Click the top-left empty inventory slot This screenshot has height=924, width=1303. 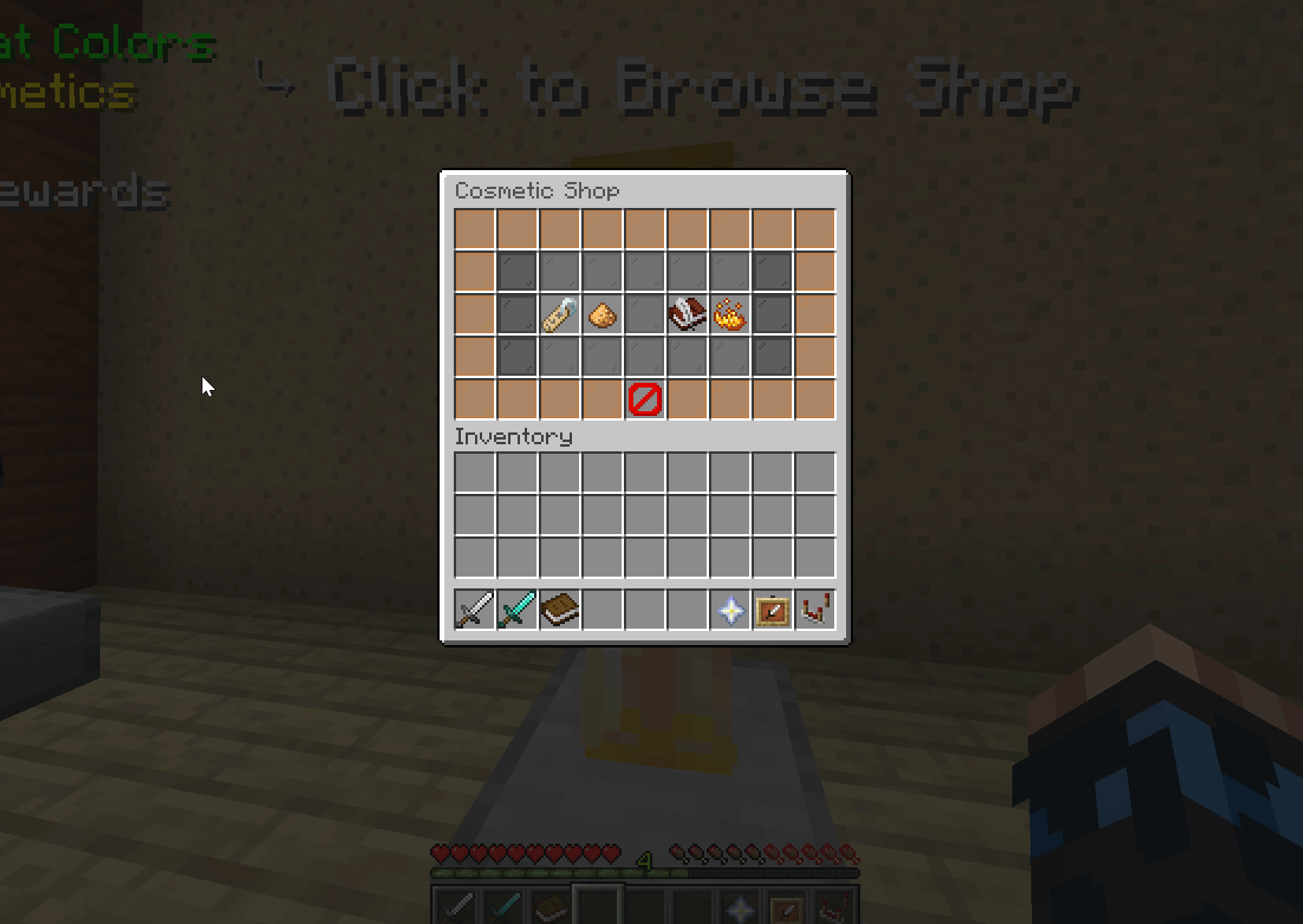point(473,471)
